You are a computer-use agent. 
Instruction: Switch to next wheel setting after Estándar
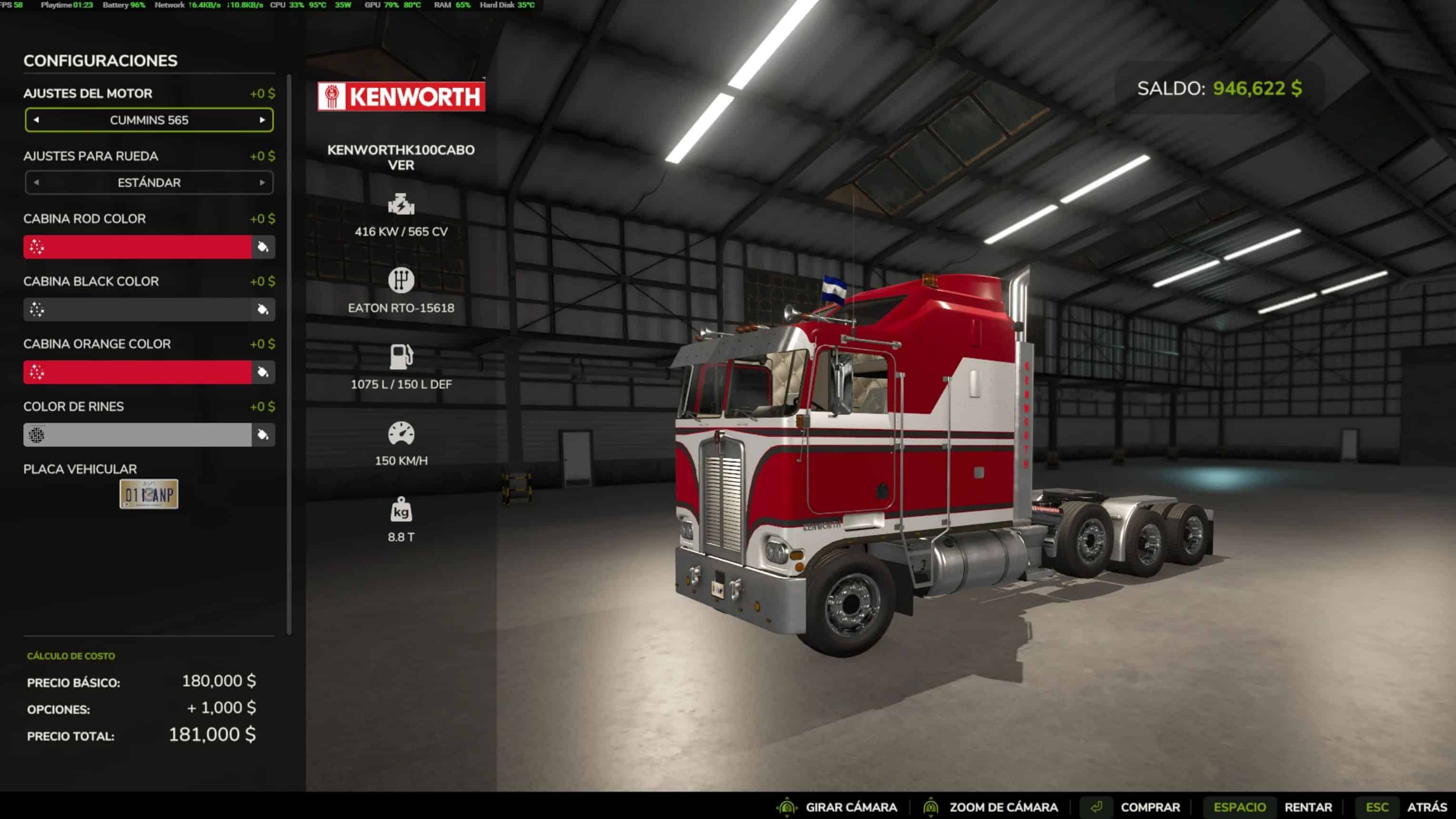262,182
